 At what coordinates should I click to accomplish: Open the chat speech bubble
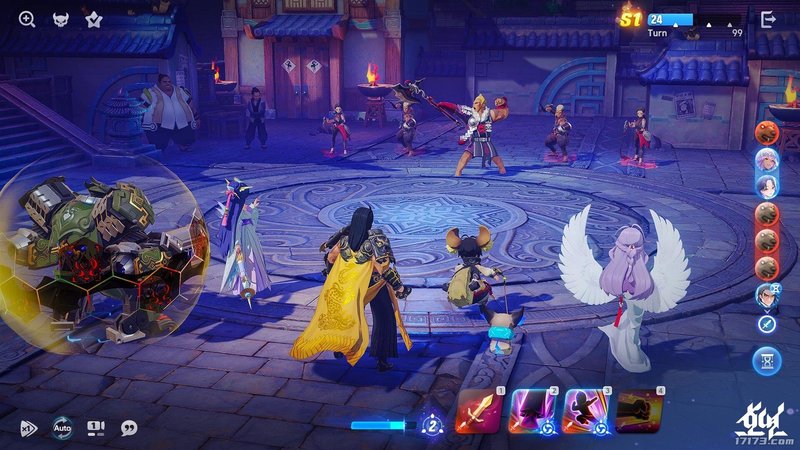(x=129, y=427)
